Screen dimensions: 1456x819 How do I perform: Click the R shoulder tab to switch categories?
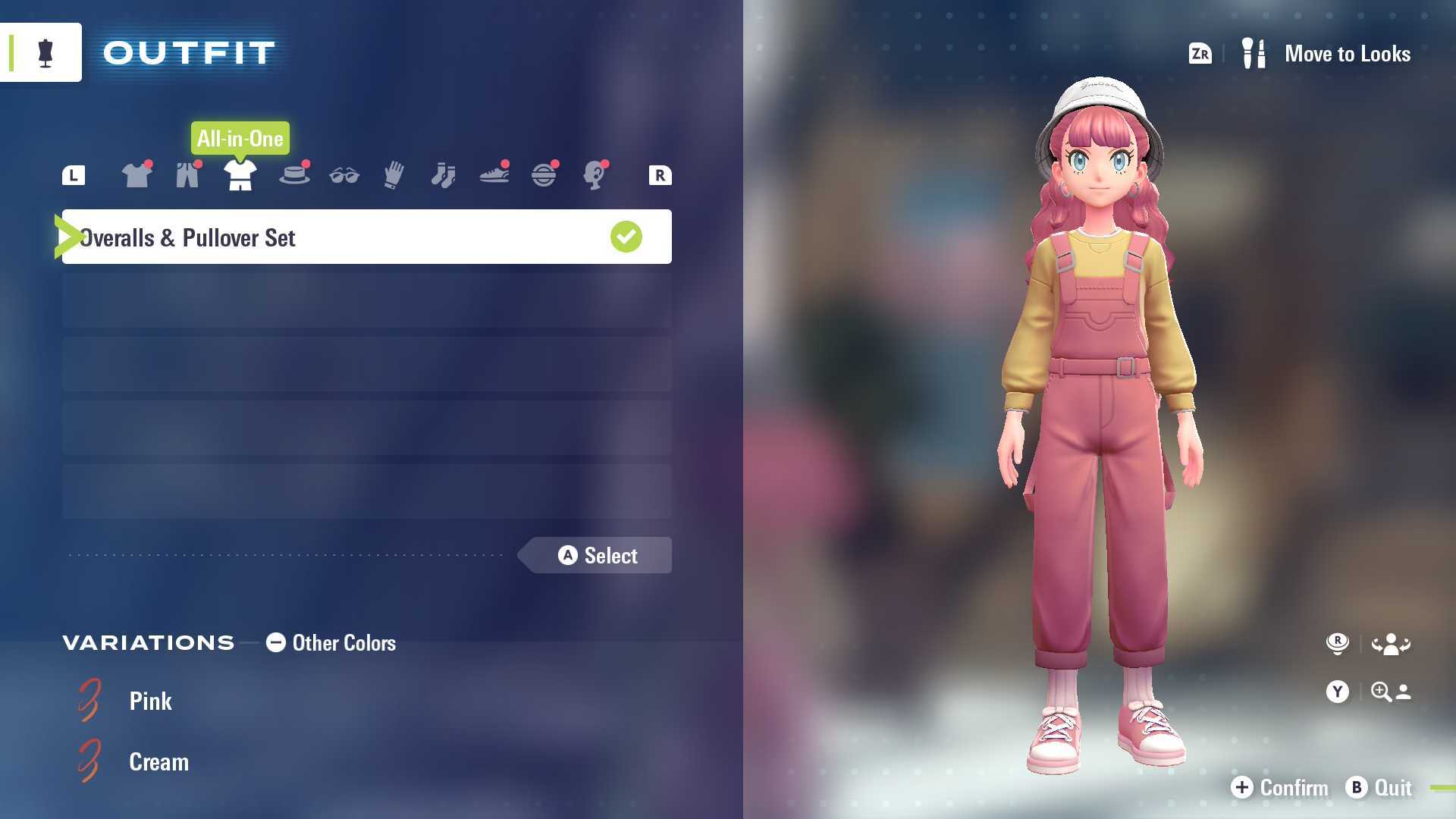pyautogui.click(x=659, y=174)
